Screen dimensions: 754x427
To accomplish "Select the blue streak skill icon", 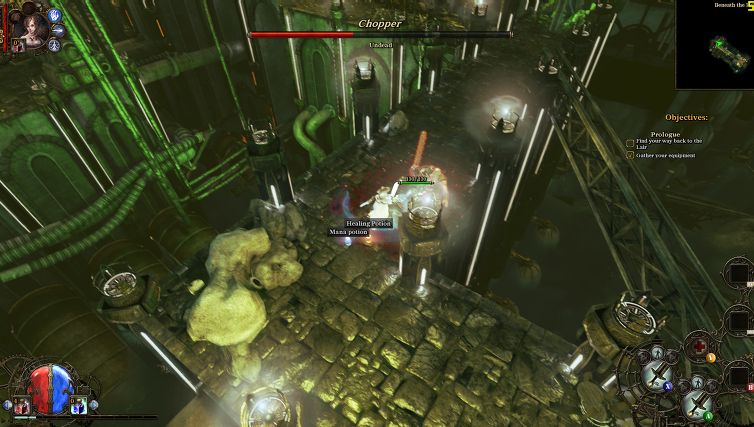I will (x=59, y=31).
